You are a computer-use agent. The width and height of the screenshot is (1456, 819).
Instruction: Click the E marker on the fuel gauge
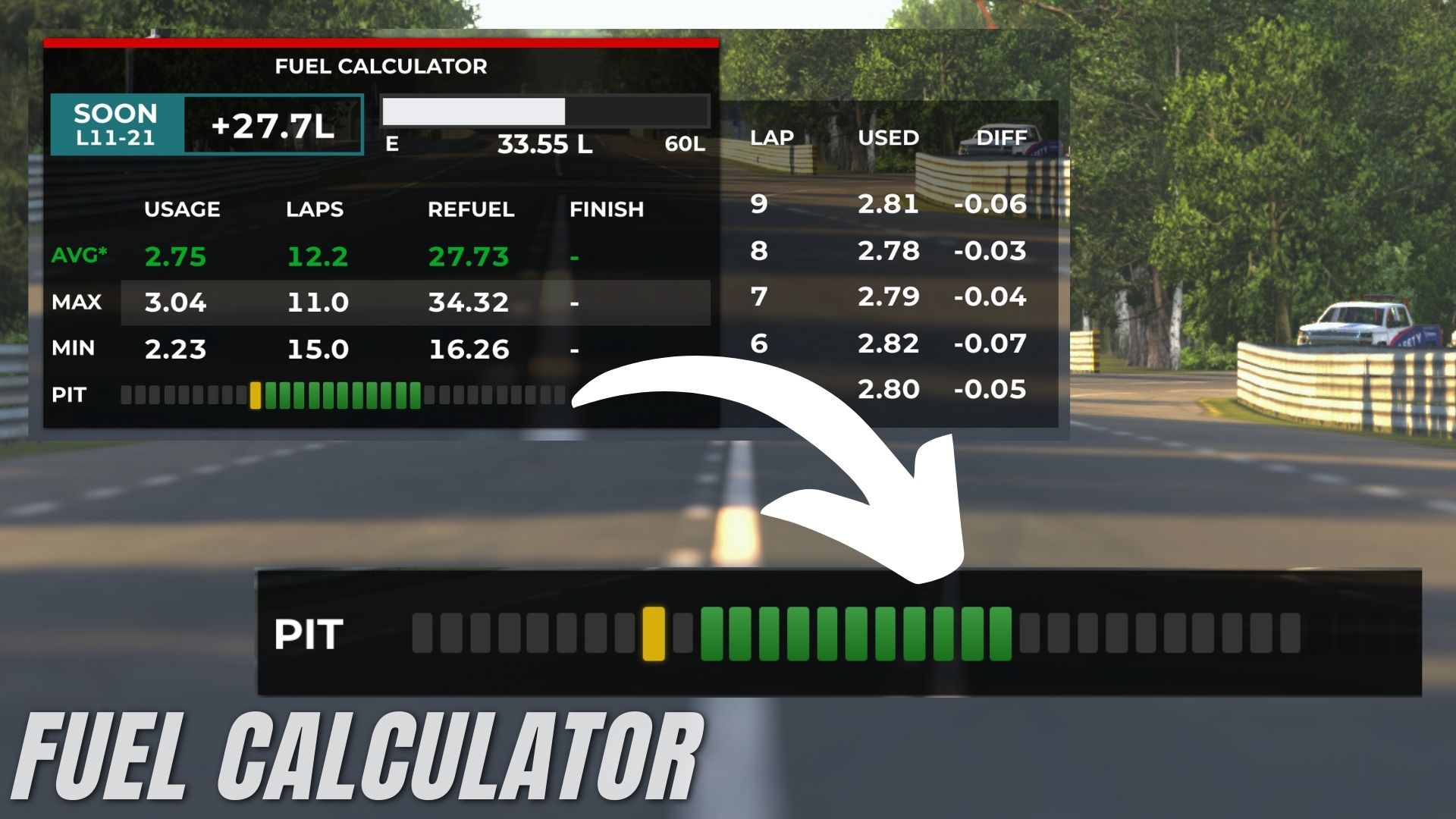point(391,143)
